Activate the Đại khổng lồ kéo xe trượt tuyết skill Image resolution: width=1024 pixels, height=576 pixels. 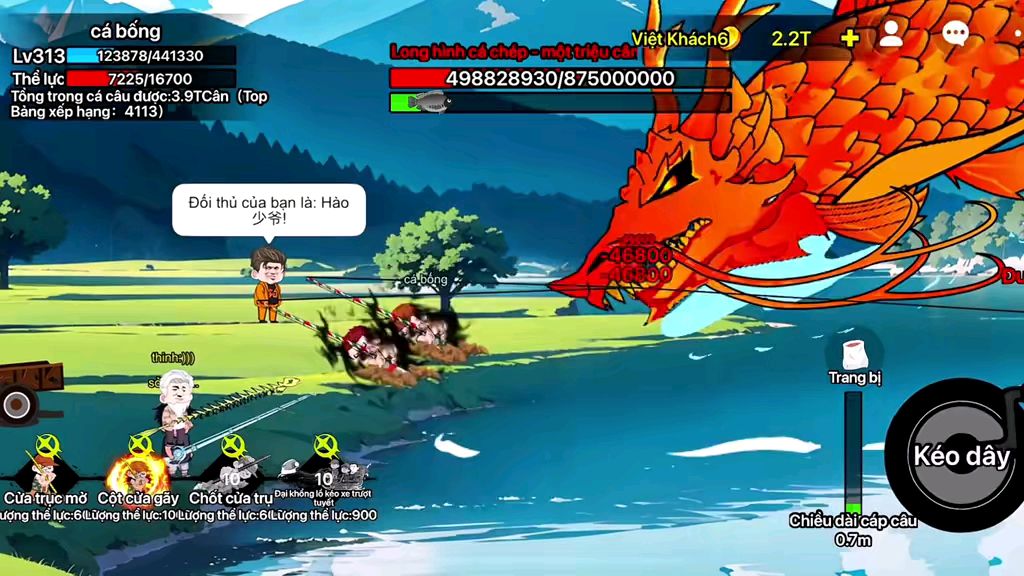322,468
